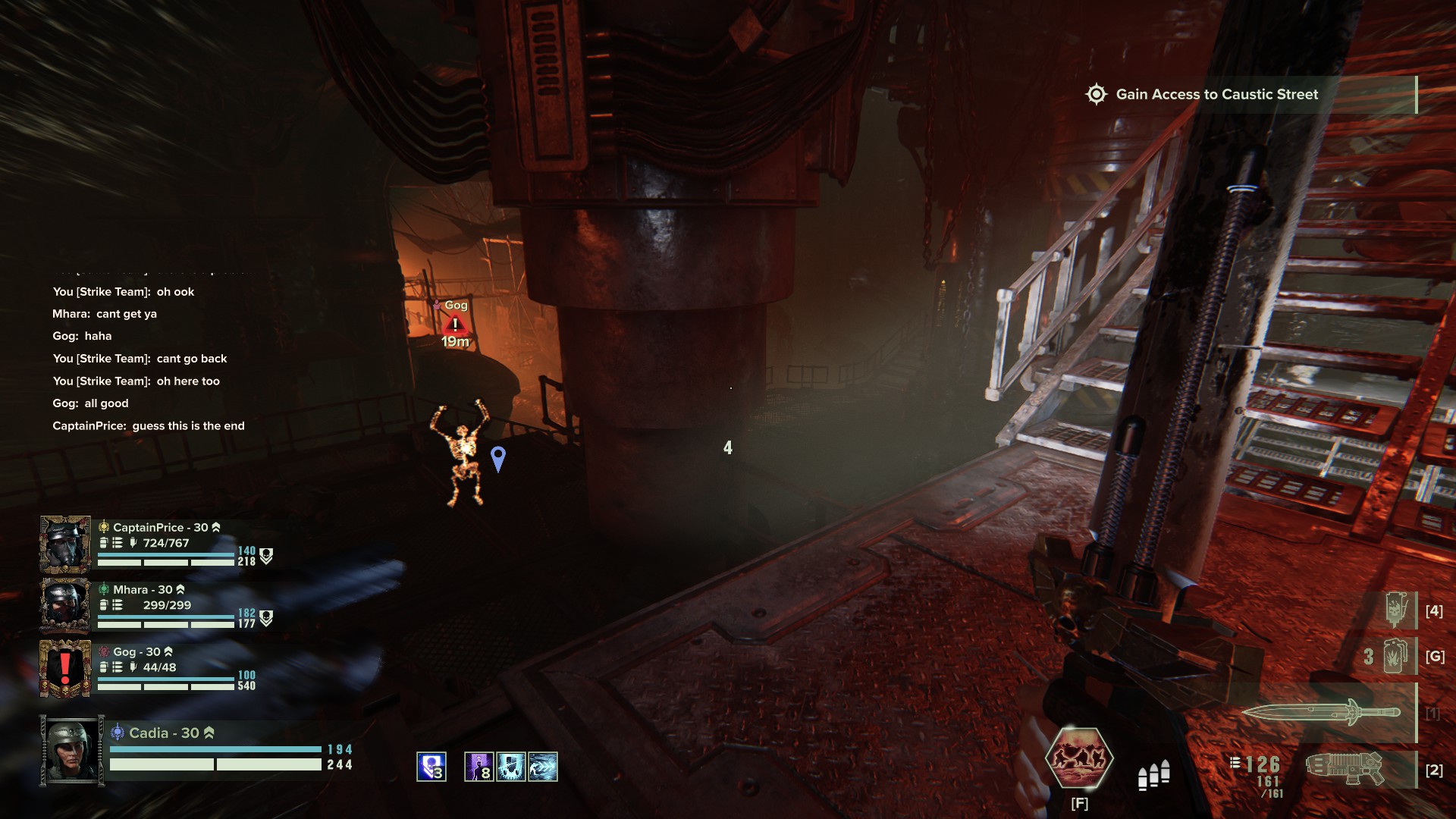Select Mhara's teammate portrait

click(65, 606)
